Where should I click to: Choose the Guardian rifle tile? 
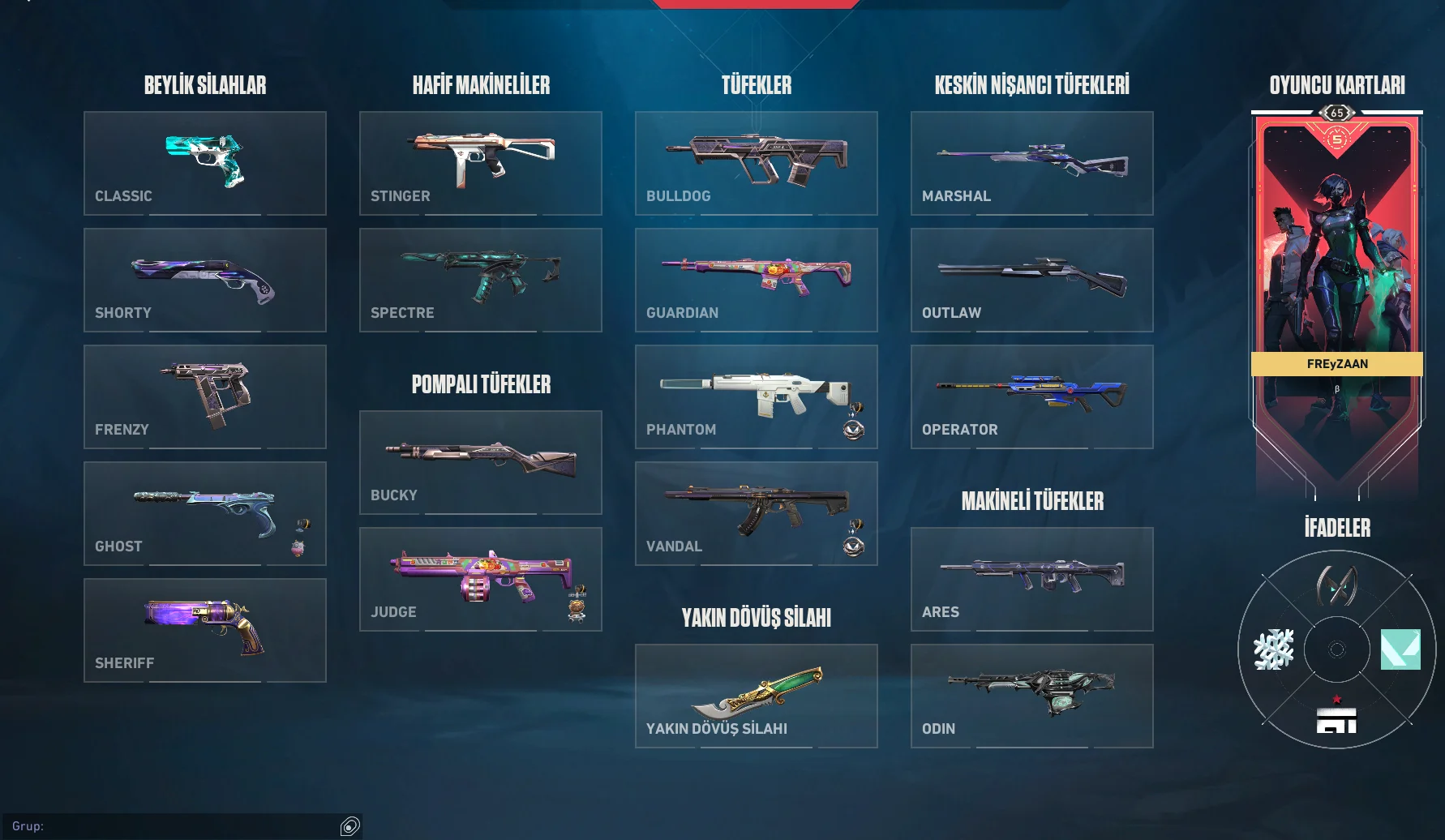coord(756,280)
